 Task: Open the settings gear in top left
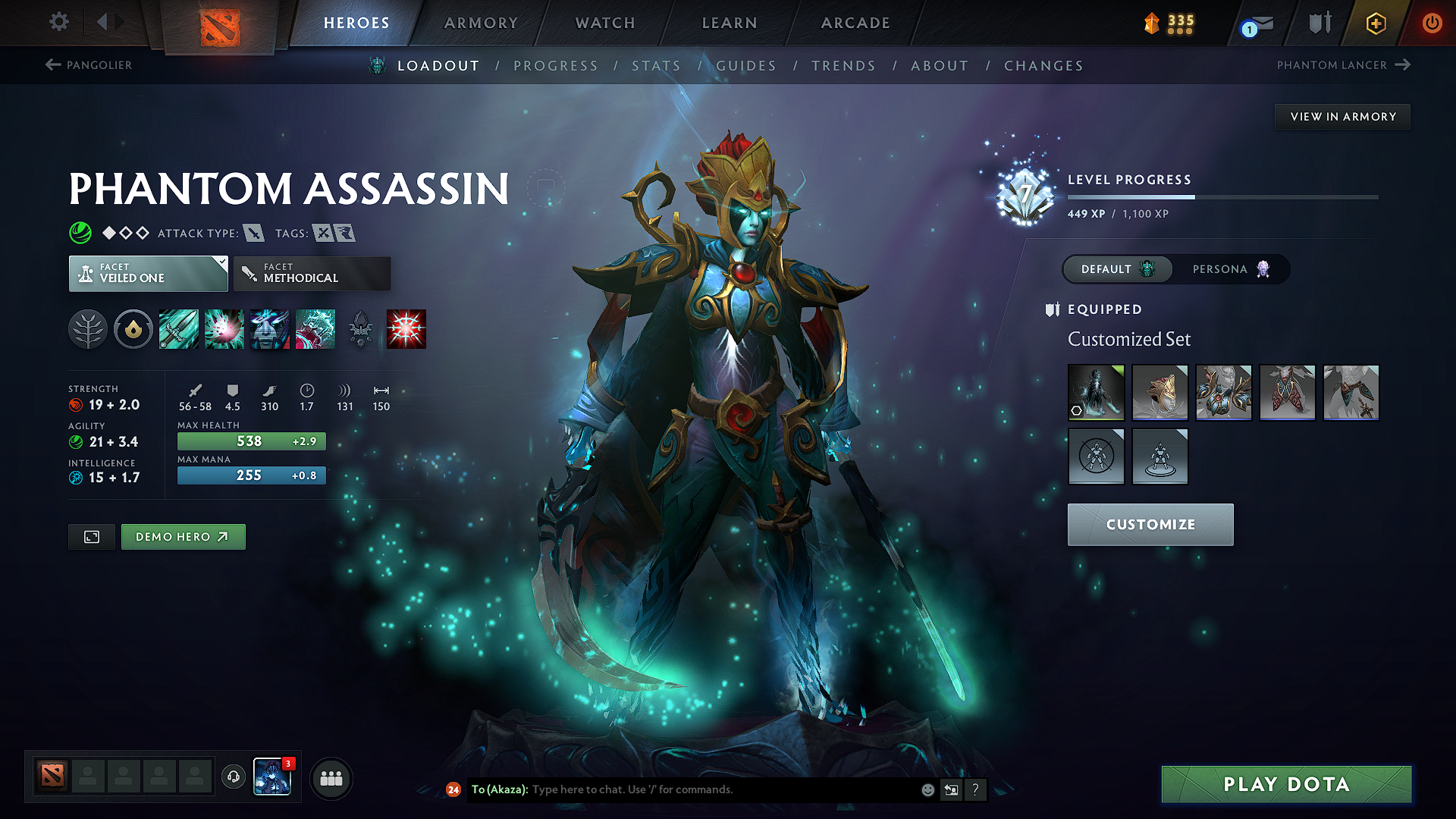pyautogui.click(x=58, y=22)
